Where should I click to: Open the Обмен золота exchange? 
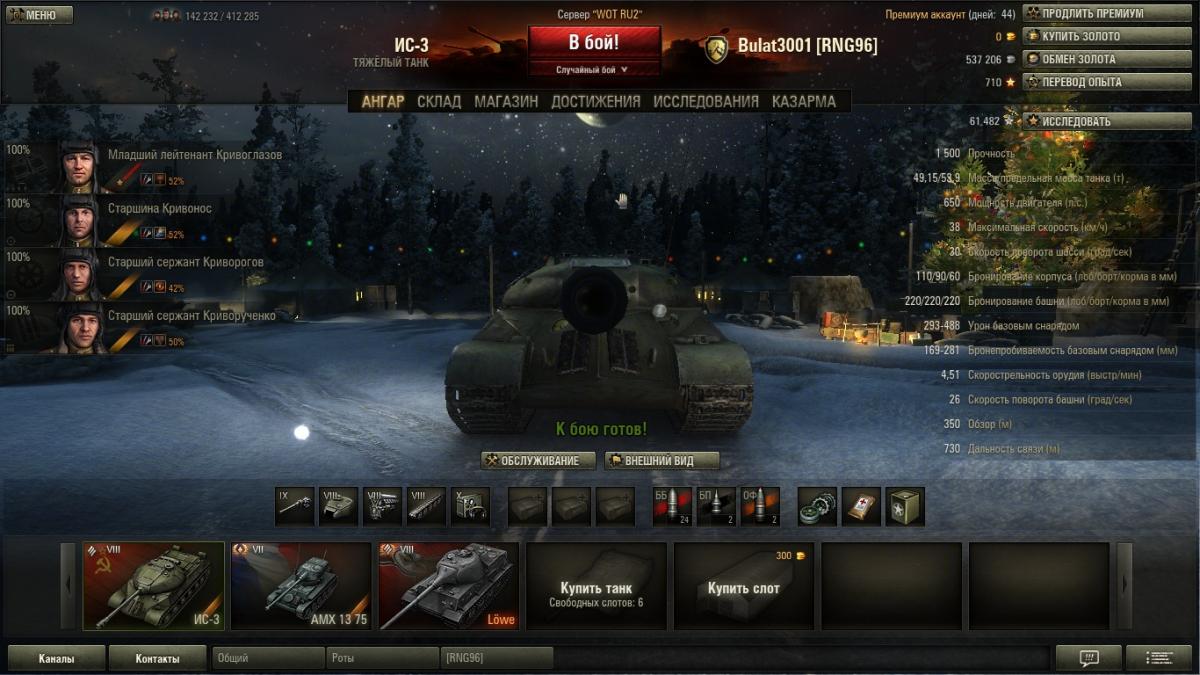(x=1092, y=59)
